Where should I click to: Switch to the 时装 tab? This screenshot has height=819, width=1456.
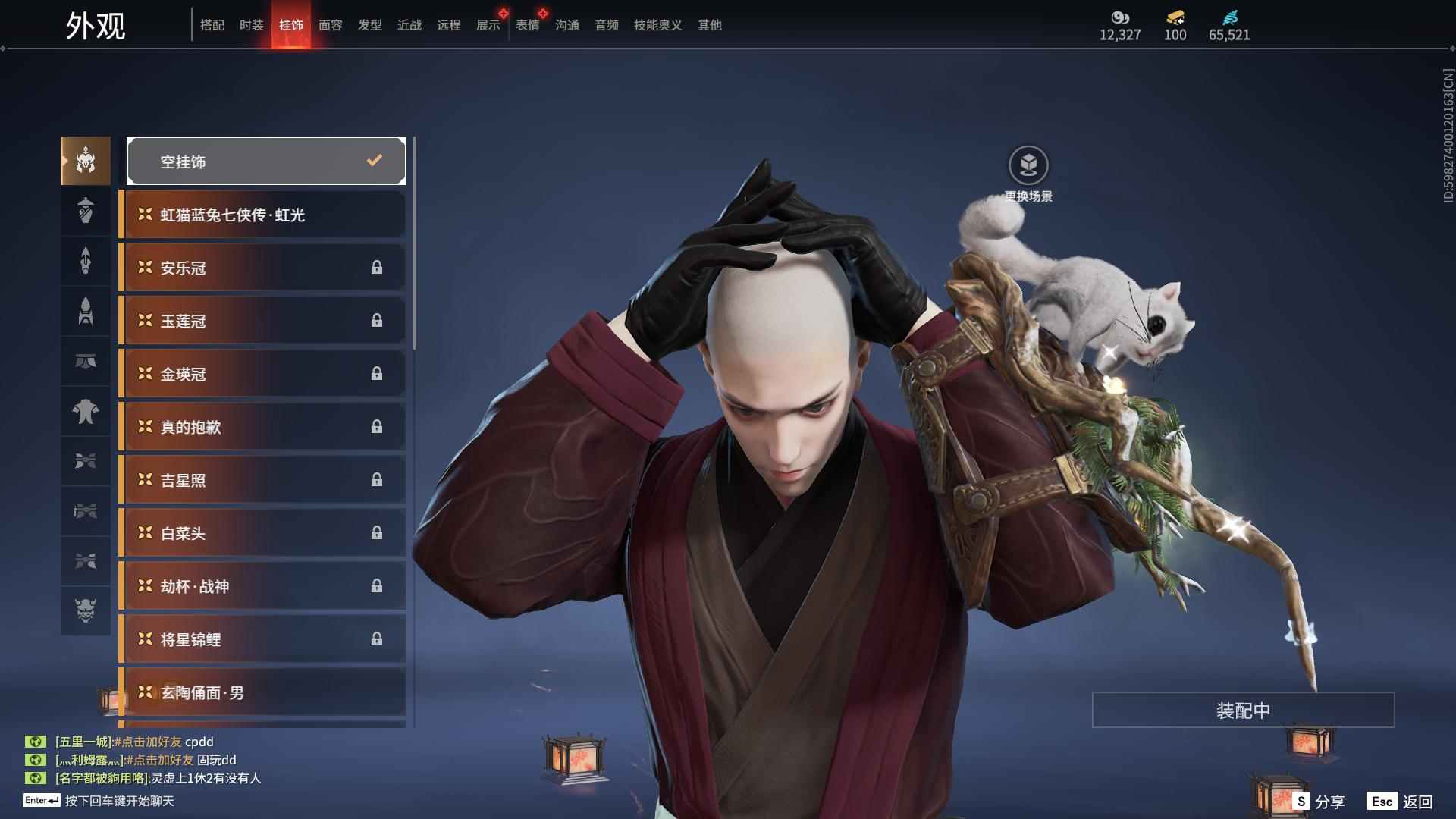click(251, 25)
